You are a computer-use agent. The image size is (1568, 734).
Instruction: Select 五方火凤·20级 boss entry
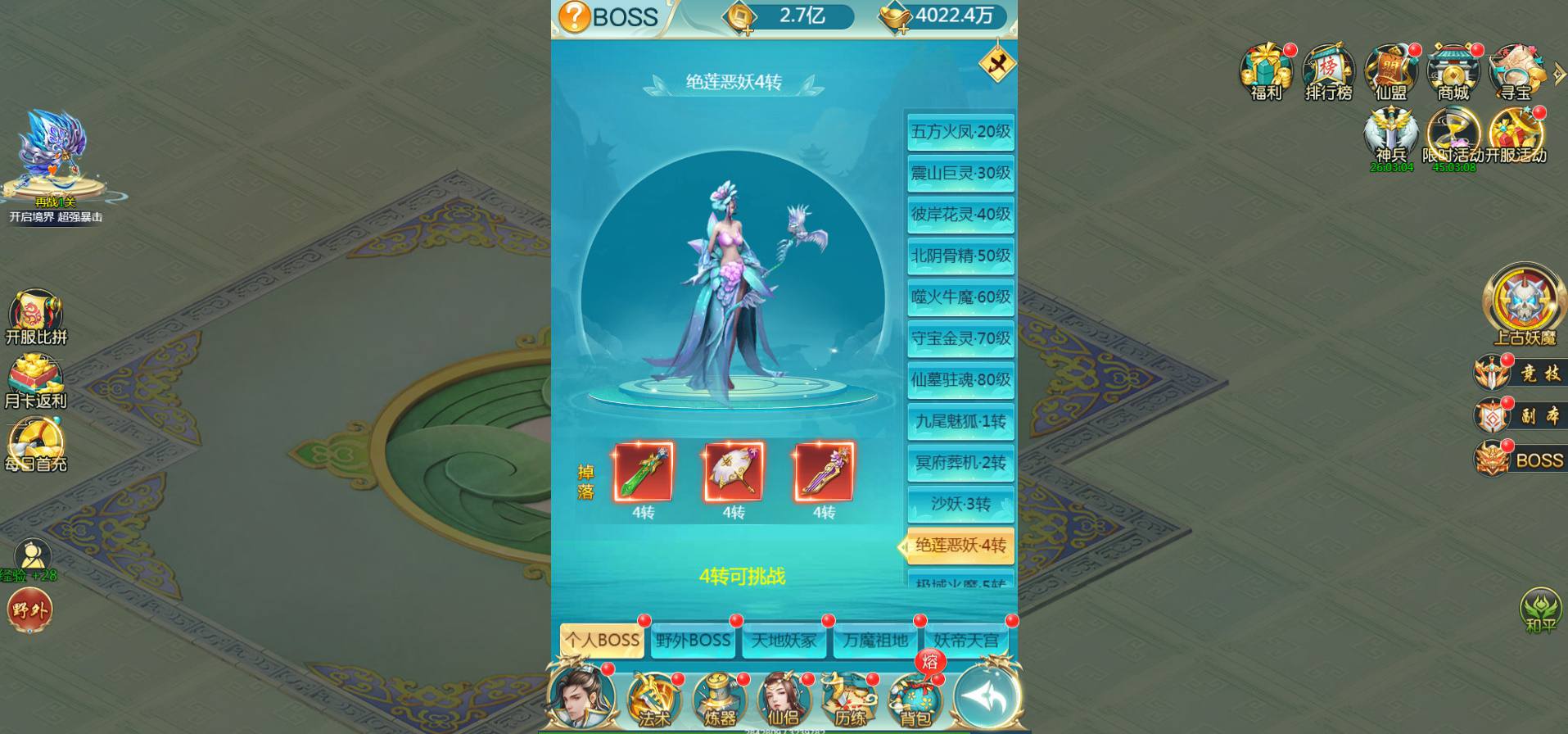[960, 132]
